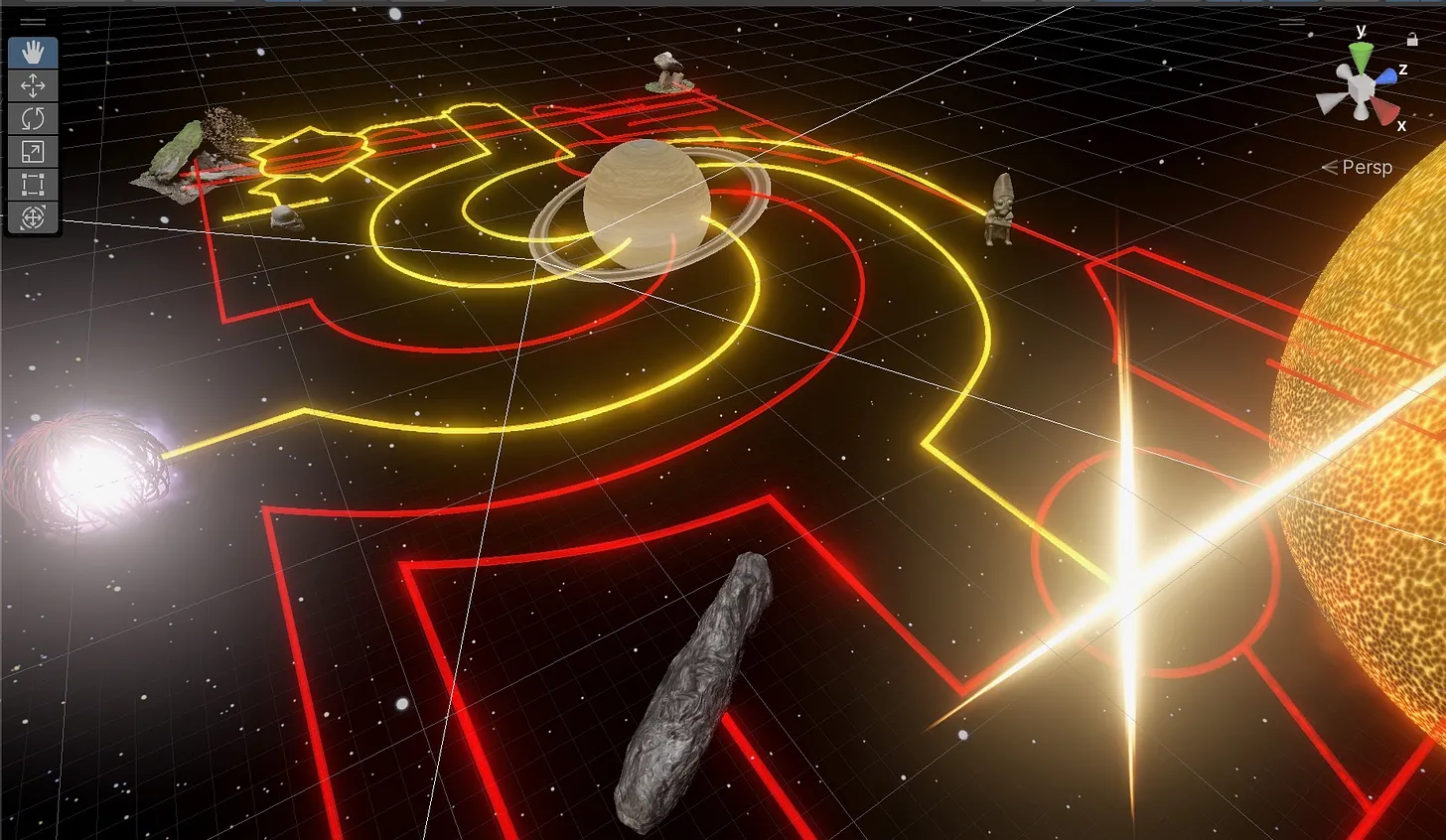Click the green Y axis cone
1446x840 pixels.
1362,57
